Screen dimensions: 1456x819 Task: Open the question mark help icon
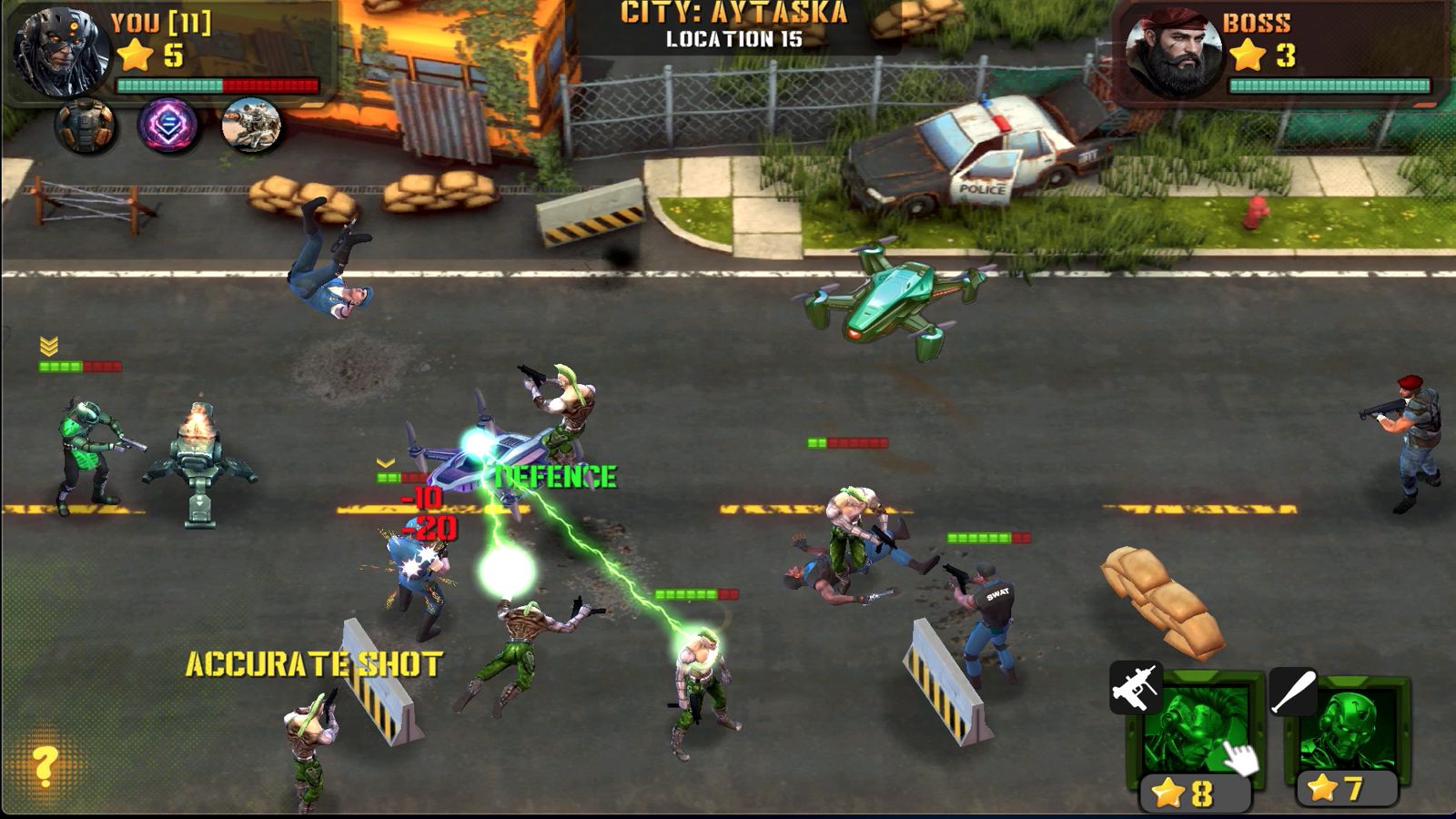click(42, 764)
